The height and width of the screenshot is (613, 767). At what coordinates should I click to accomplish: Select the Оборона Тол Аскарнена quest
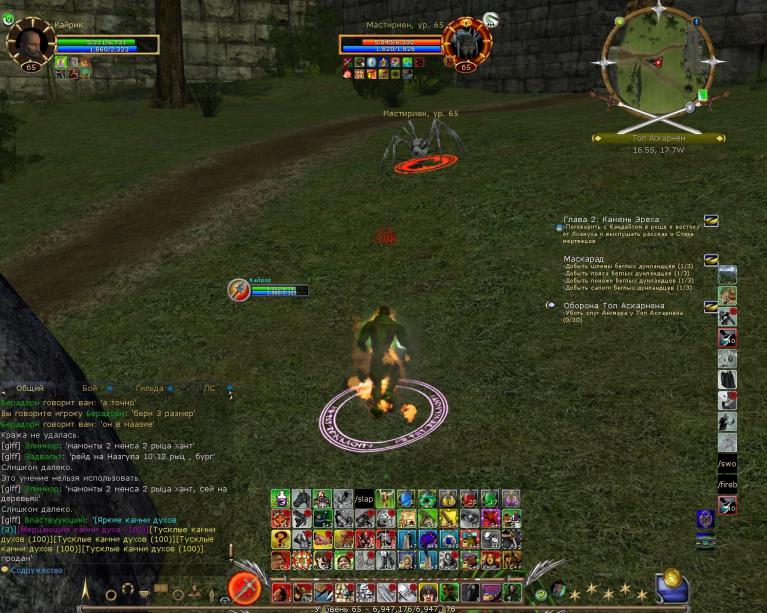(613, 305)
